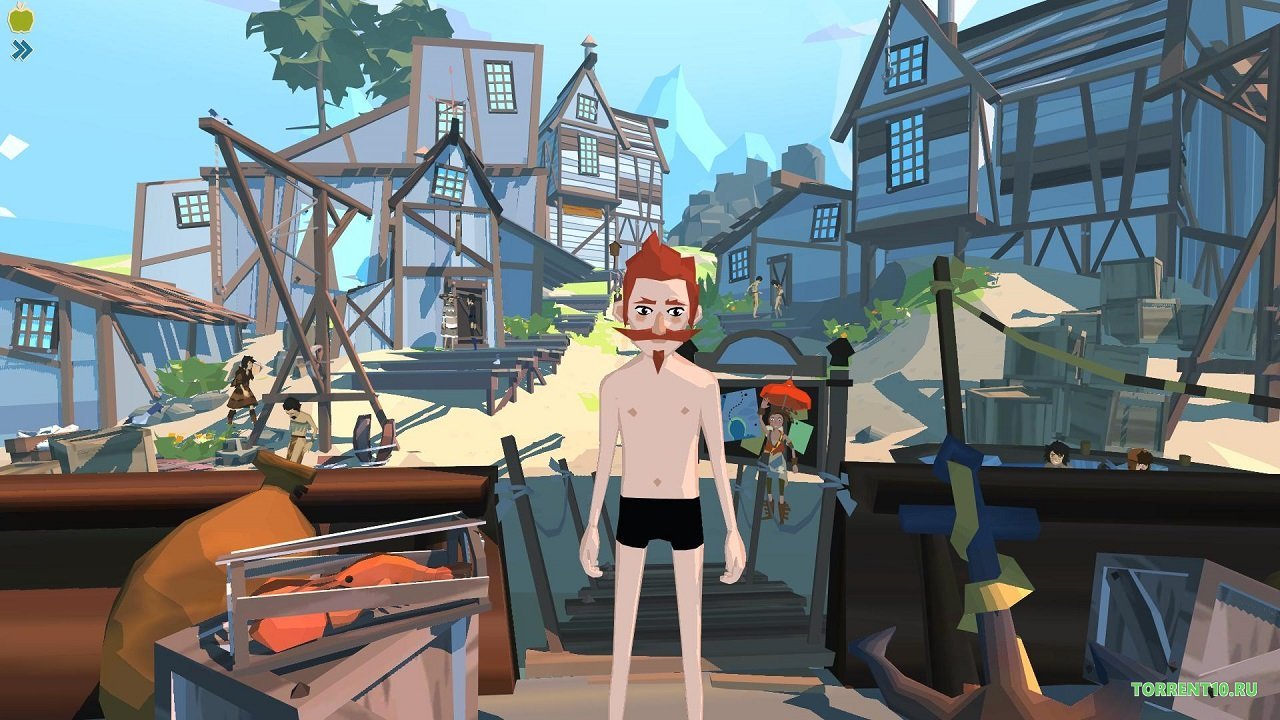The height and width of the screenshot is (720, 1280).
Task: Click the green apple icon
Action: tap(21, 17)
